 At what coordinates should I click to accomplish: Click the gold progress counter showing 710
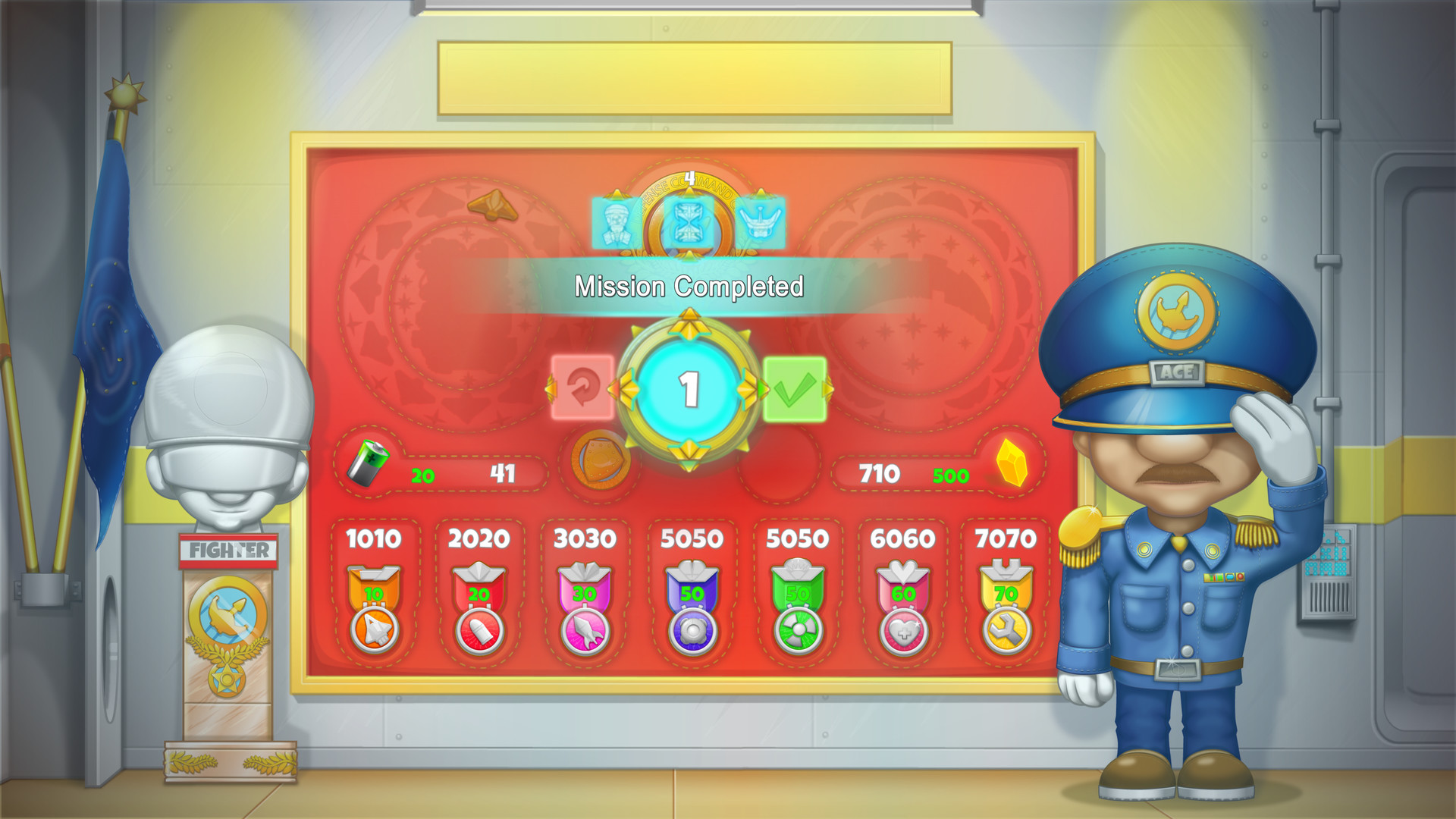pos(880,472)
